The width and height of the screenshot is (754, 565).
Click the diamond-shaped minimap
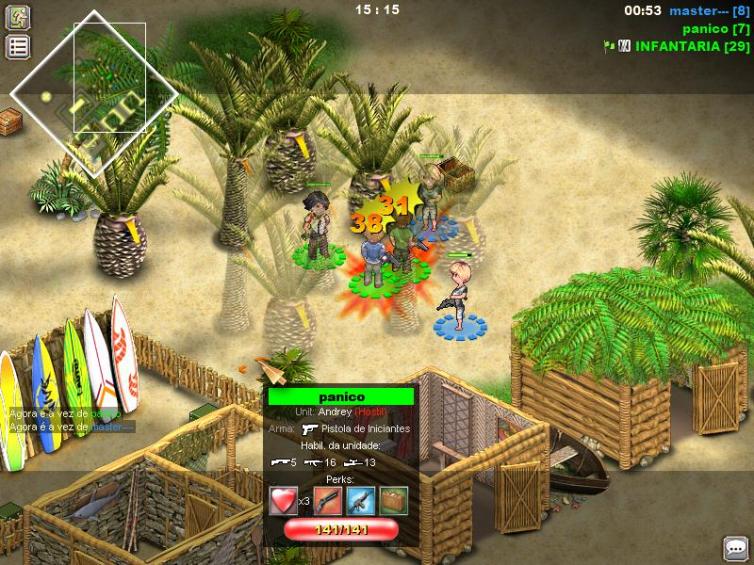click(x=94, y=95)
